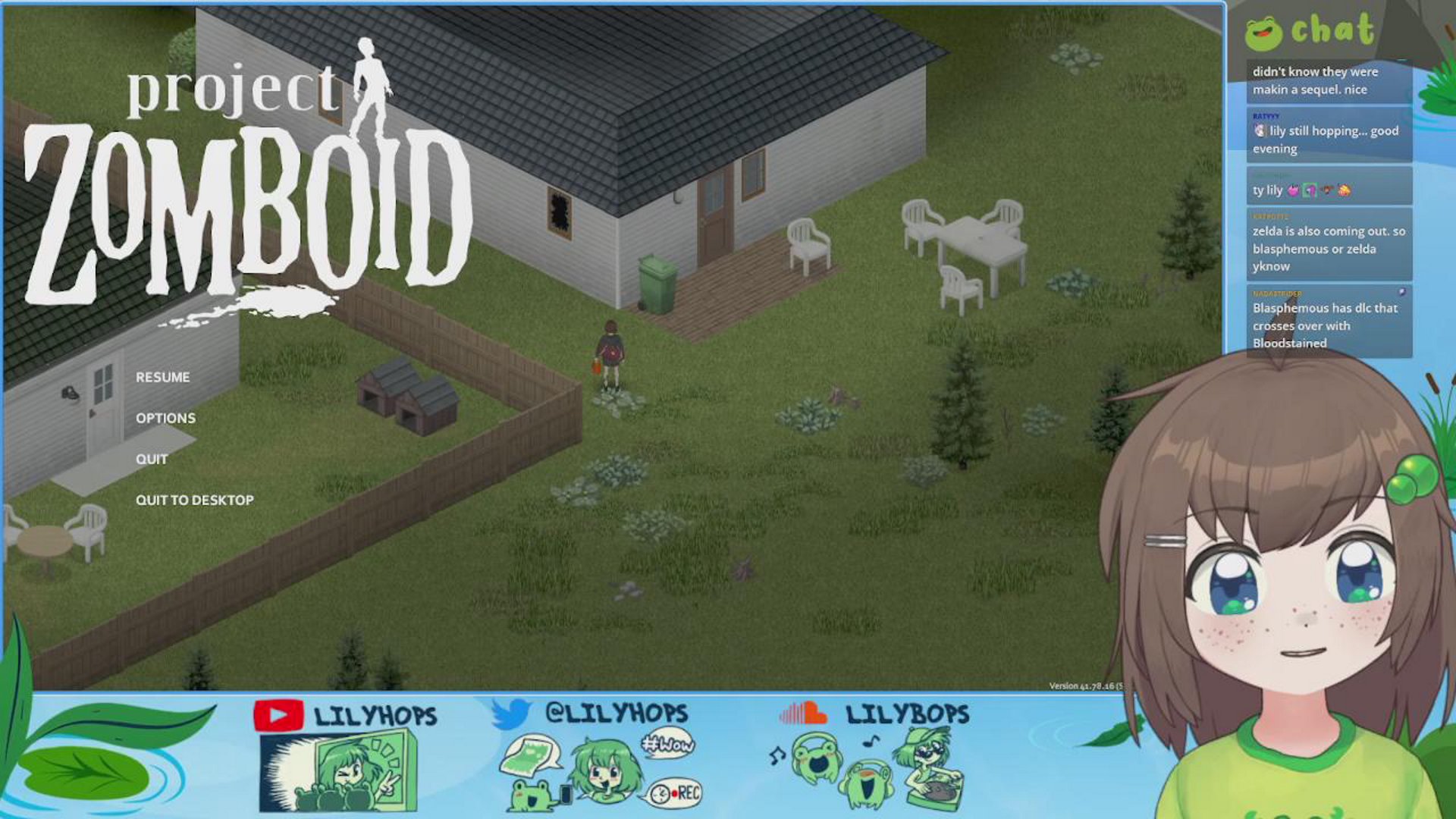Select QUIT from the pause menu

click(152, 459)
